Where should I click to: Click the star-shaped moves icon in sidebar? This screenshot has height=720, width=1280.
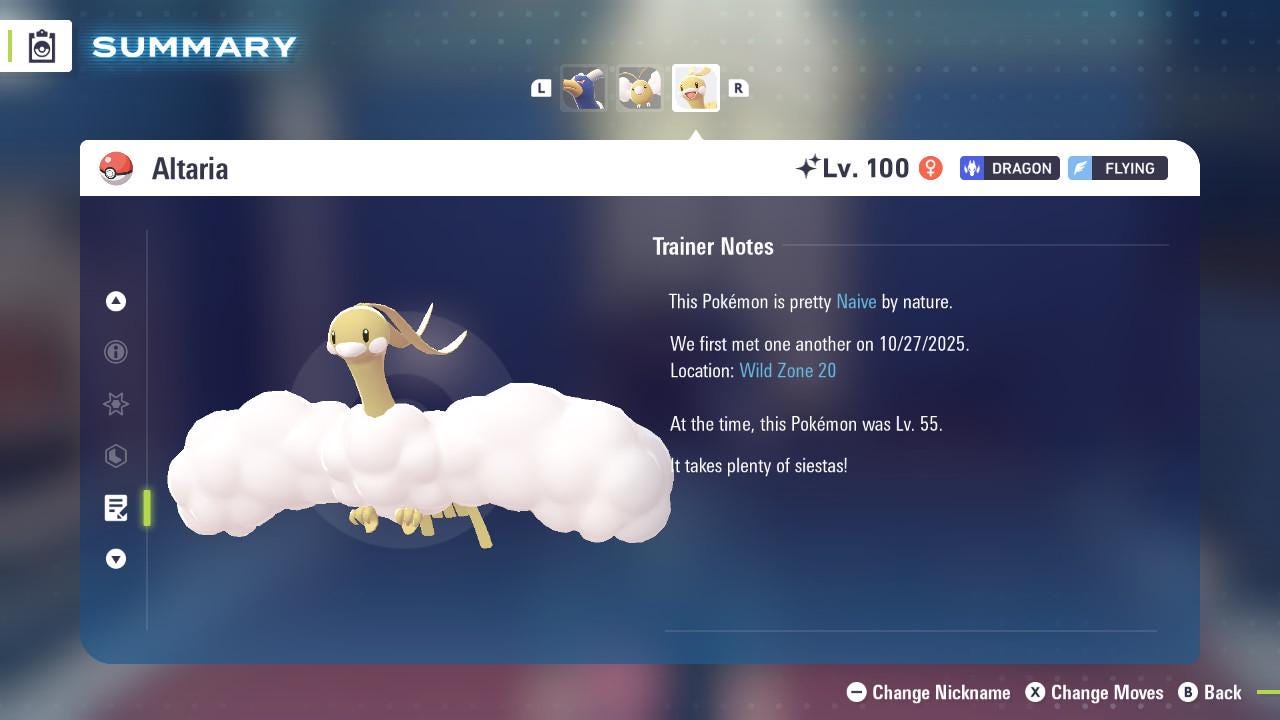coord(116,404)
